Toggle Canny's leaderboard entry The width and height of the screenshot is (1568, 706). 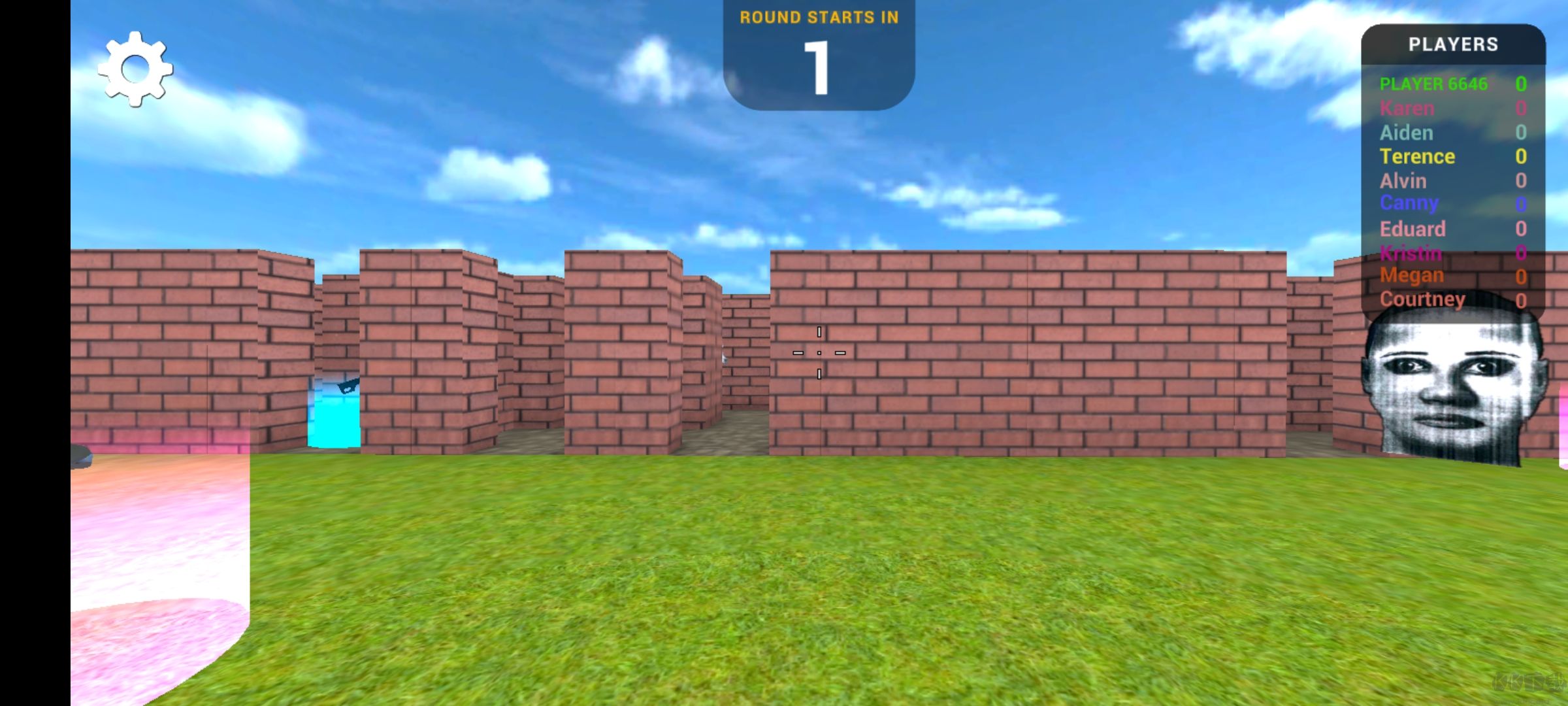click(x=1409, y=203)
